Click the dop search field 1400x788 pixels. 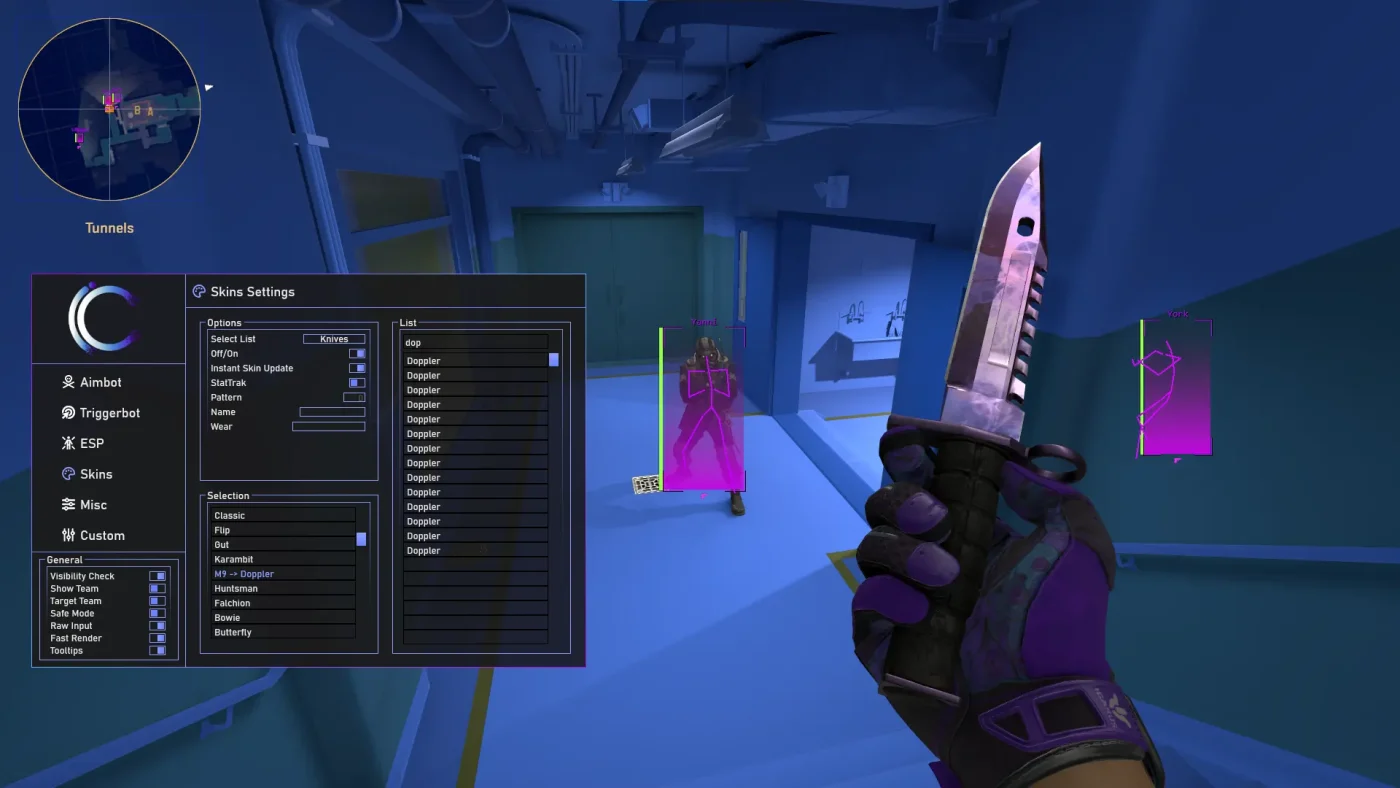click(x=475, y=342)
